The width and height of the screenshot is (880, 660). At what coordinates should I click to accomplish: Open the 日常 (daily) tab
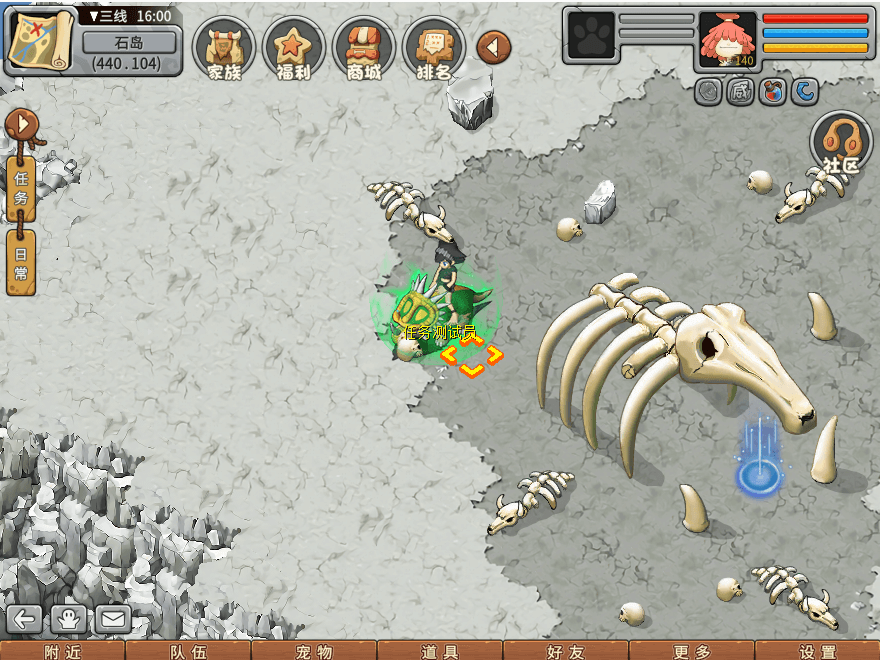[21, 262]
